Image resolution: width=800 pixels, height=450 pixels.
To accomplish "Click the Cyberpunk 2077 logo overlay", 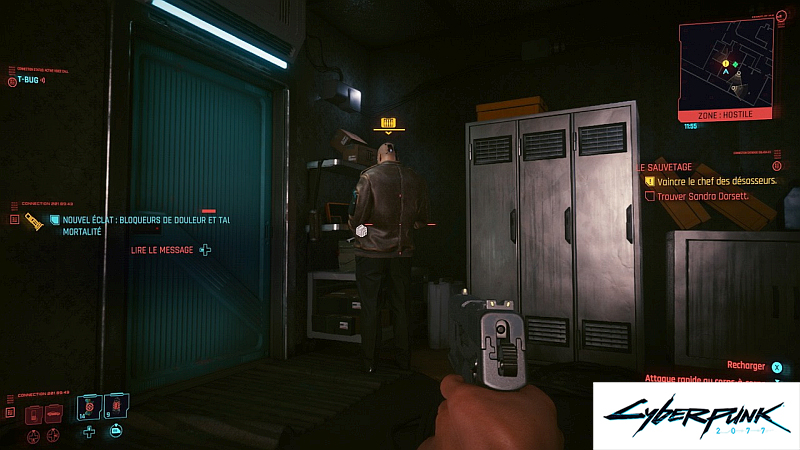I will (x=694, y=415).
